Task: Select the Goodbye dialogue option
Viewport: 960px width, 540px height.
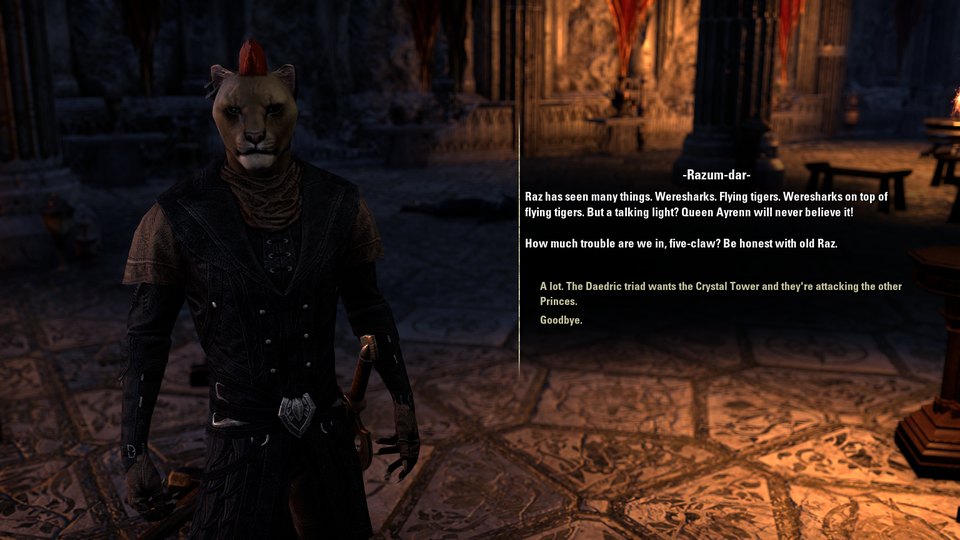Action: coord(561,320)
